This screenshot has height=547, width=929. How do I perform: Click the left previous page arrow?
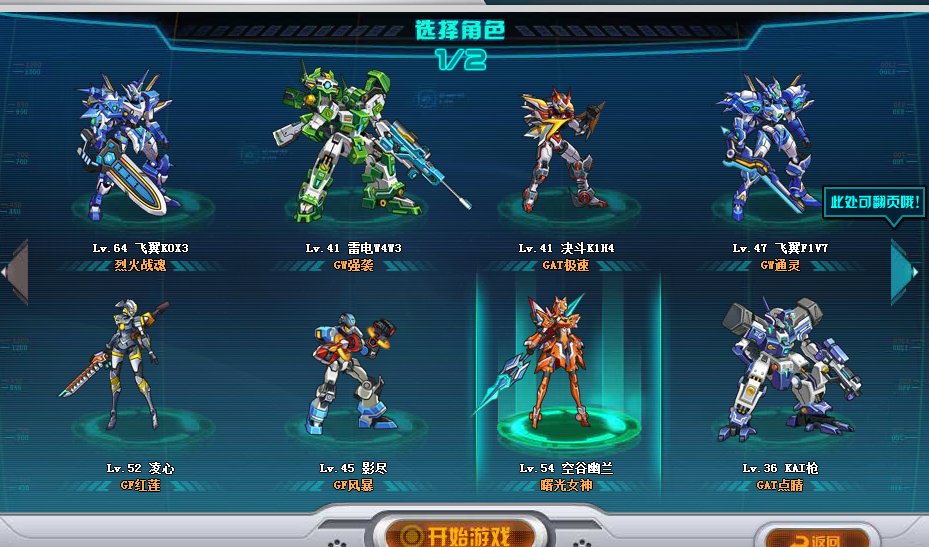click(x=14, y=270)
